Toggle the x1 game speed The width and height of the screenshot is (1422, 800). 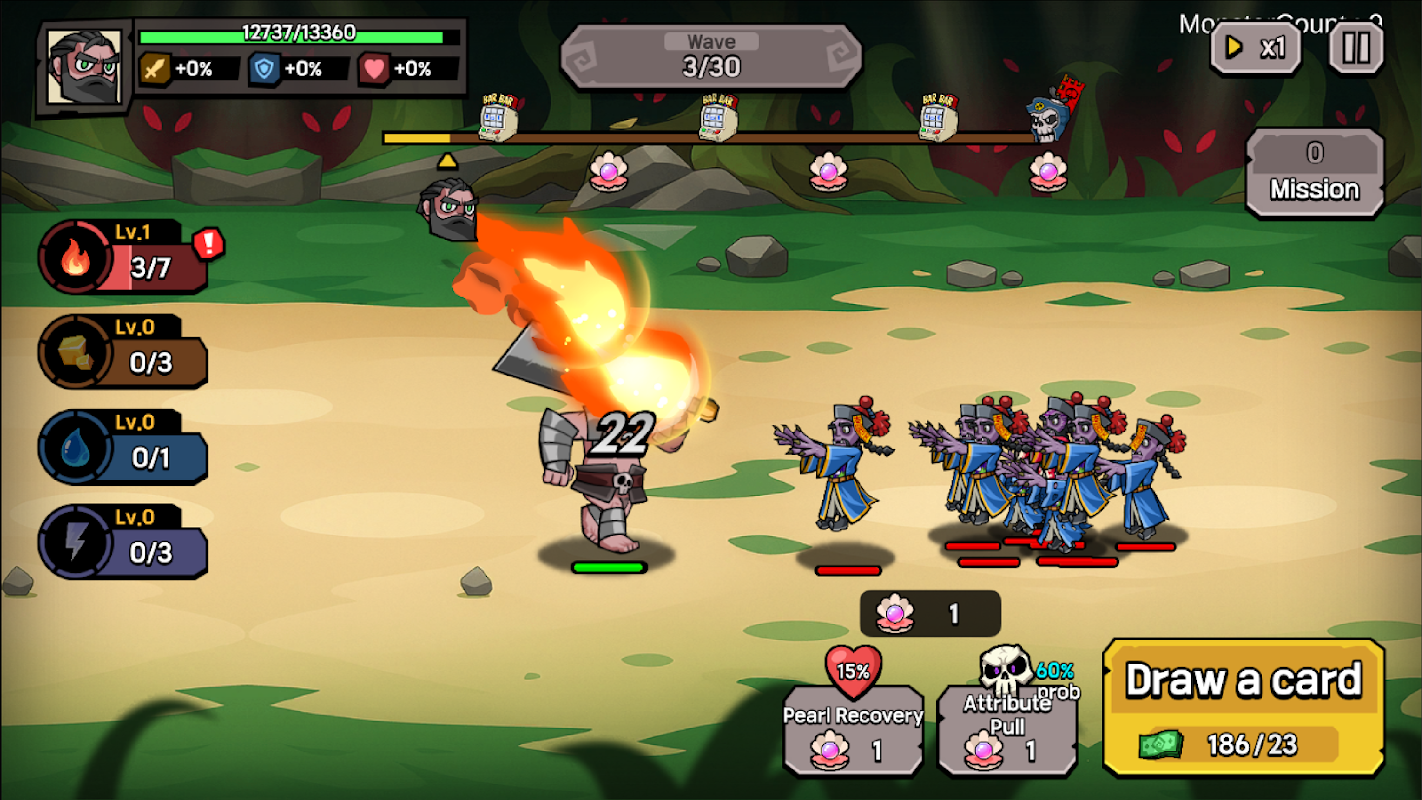1256,47
